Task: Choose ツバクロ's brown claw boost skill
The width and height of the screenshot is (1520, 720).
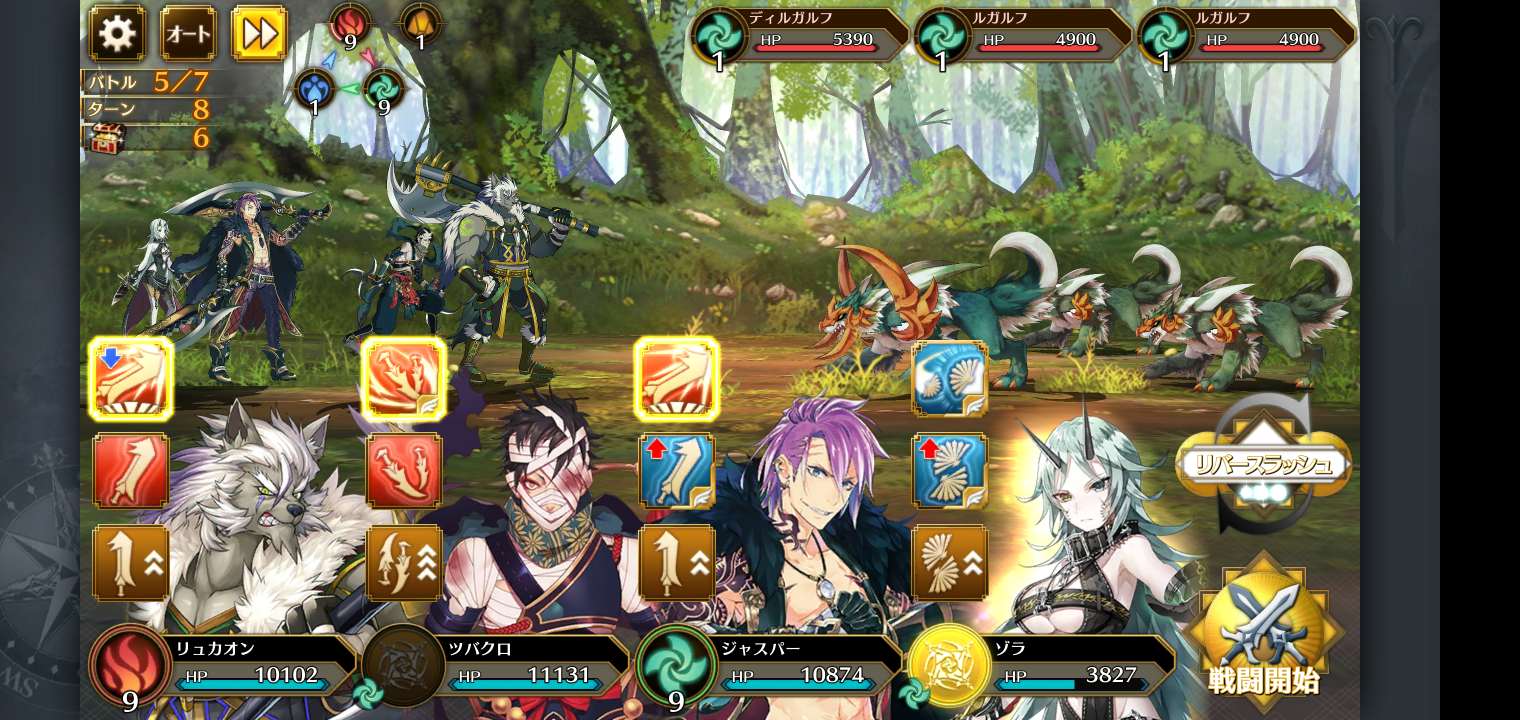Action: [404, 562]
